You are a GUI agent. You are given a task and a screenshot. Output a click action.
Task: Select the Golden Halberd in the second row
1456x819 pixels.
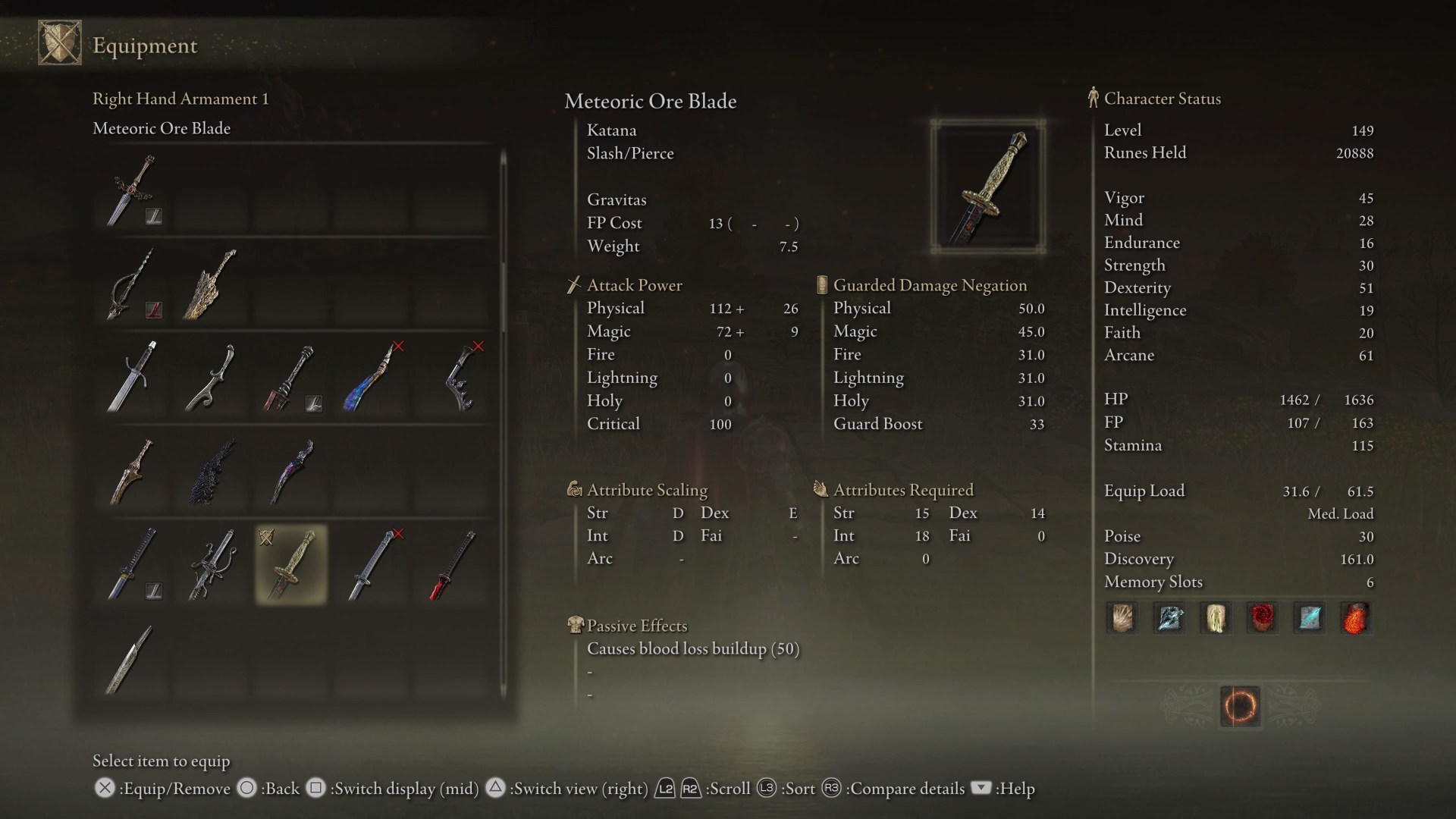210,284
